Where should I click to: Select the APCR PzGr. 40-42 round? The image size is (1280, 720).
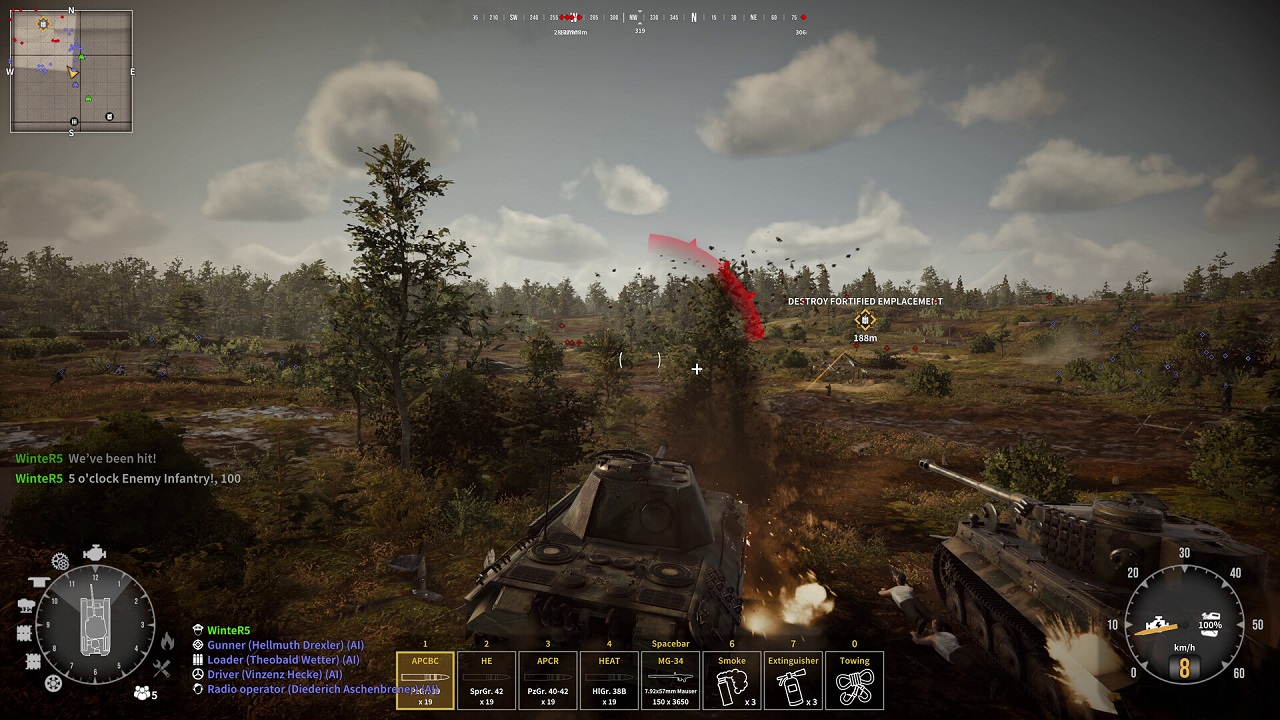pyautogui.click(x=547, y=680)
